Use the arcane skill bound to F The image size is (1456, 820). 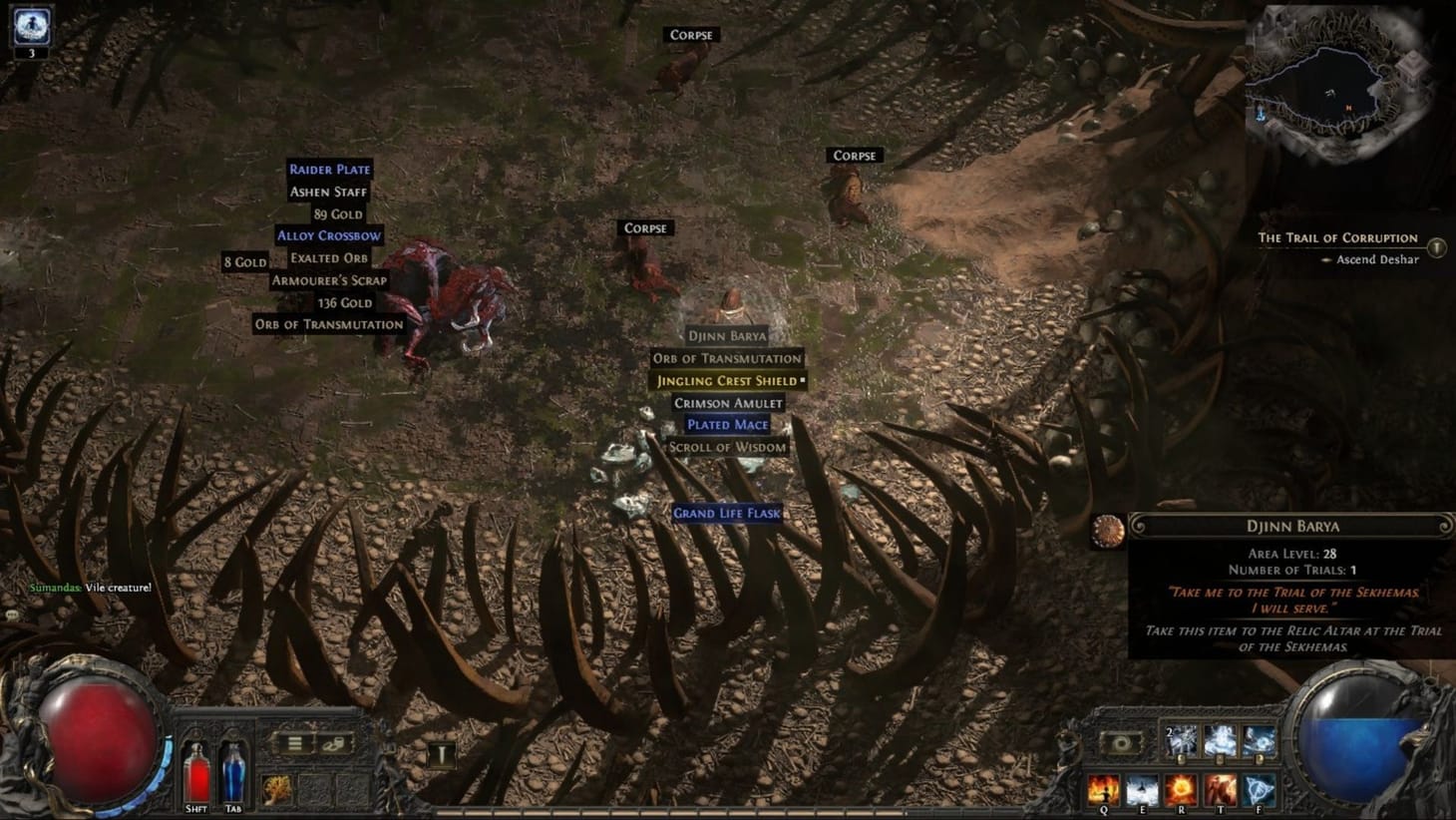point(1259,788)
